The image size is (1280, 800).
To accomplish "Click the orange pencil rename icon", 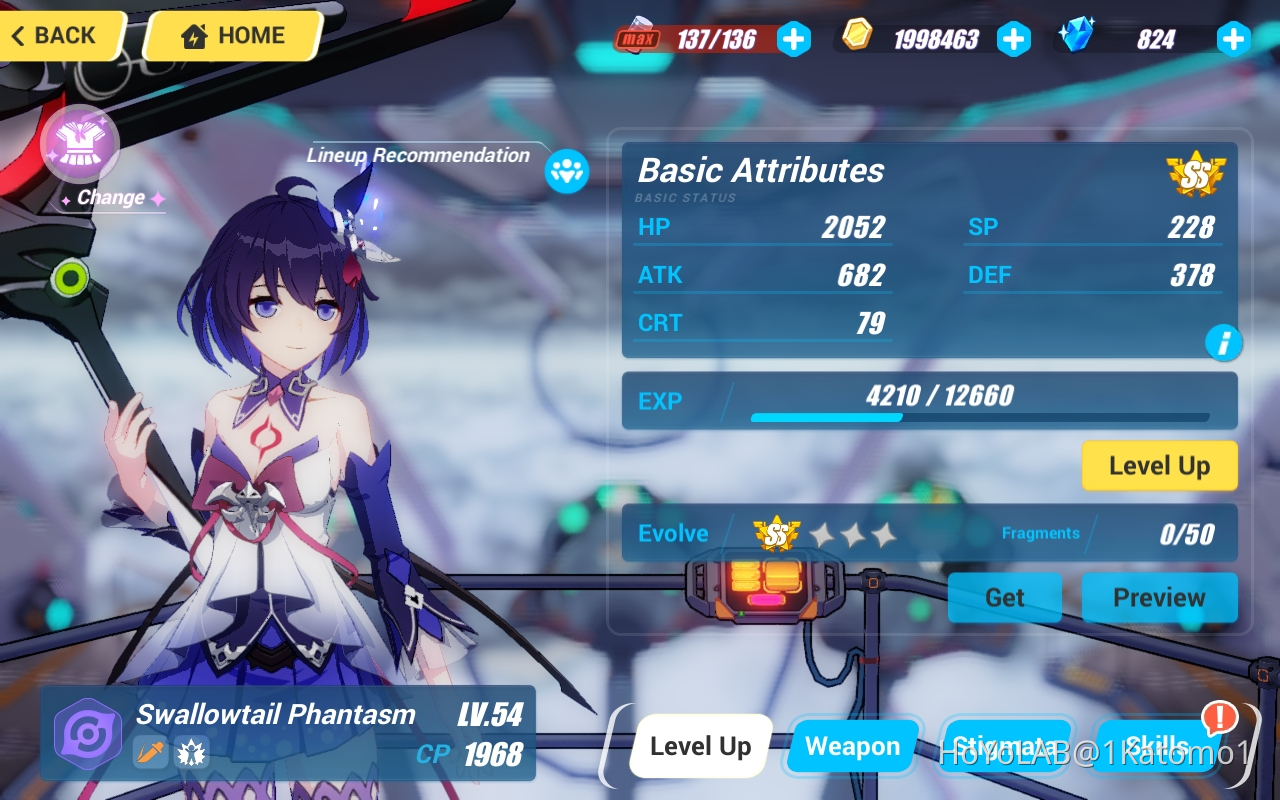I will tap(151, 753).
